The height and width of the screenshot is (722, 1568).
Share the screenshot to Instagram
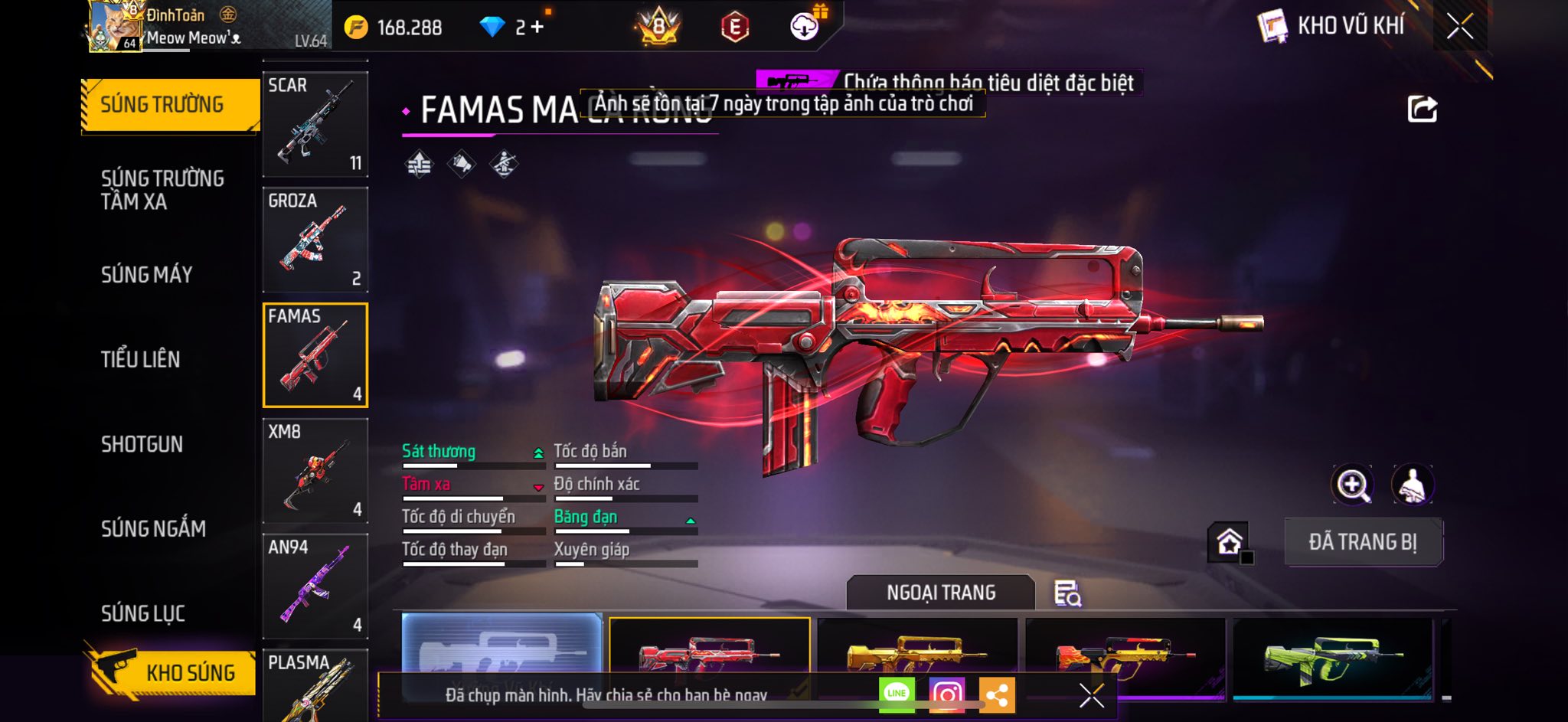point(947,694)
